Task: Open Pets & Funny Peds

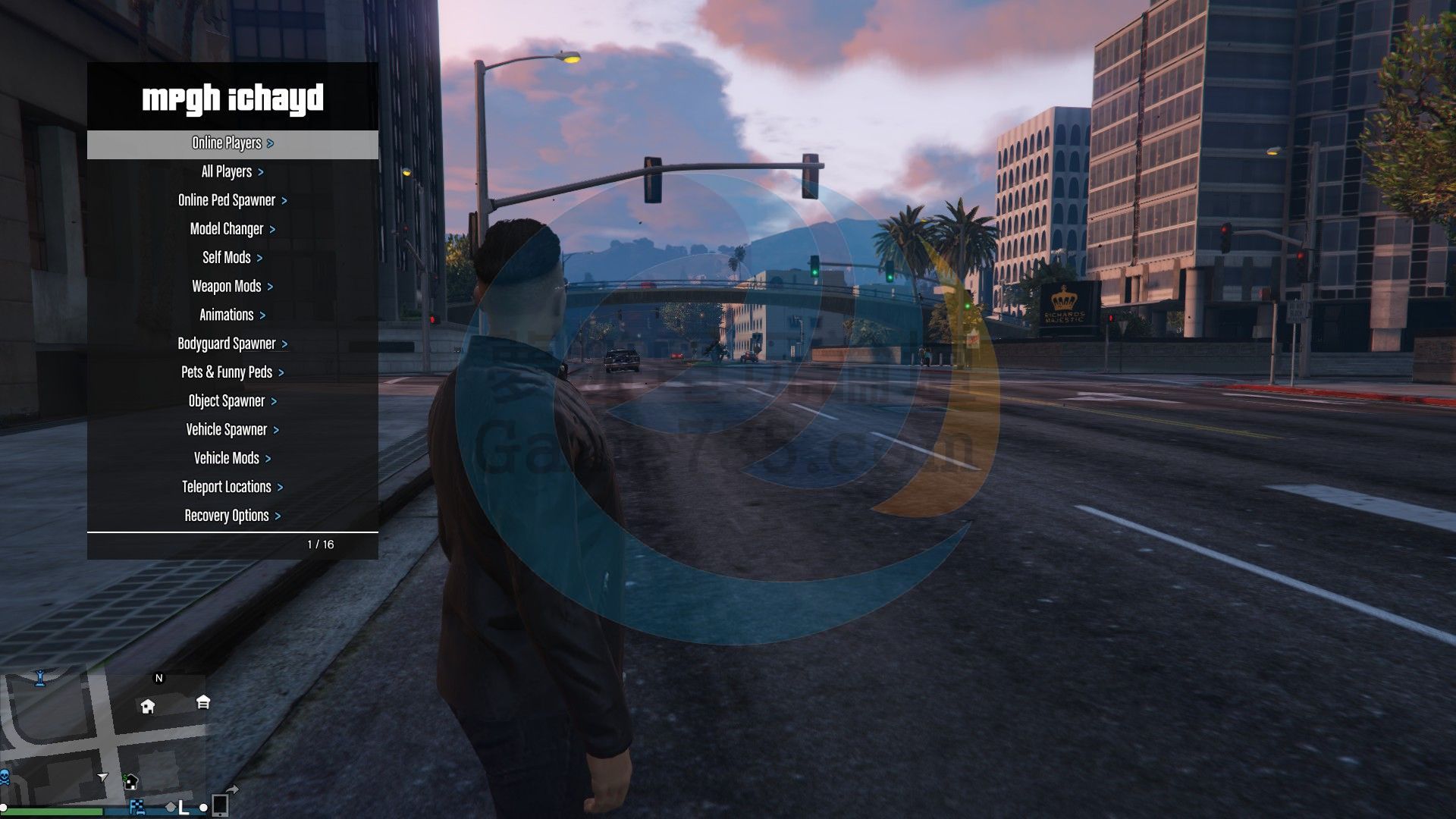Action: pyautogui.click(x=232, y=372)
